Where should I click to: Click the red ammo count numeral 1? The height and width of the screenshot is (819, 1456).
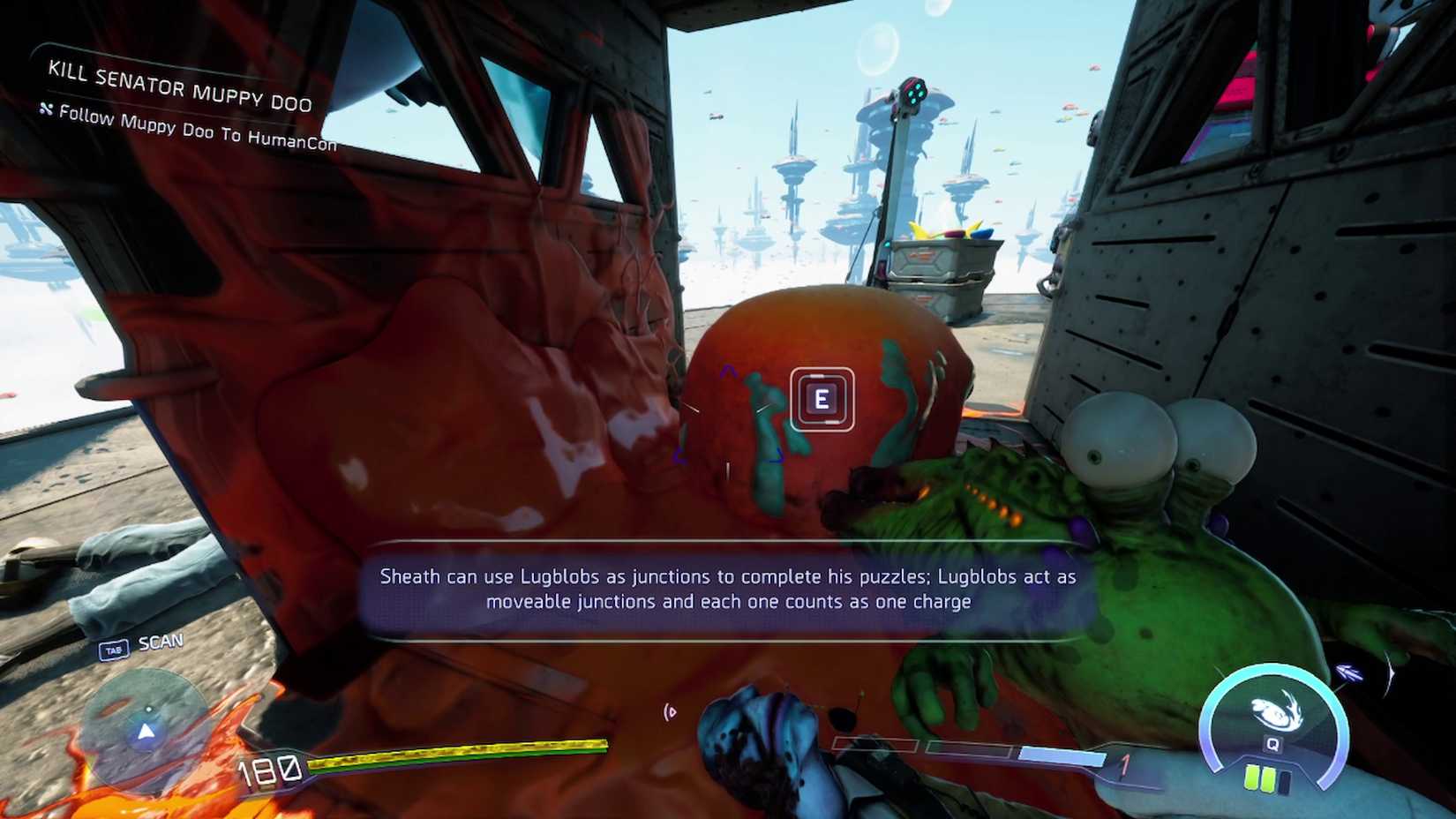(1125, 763)
